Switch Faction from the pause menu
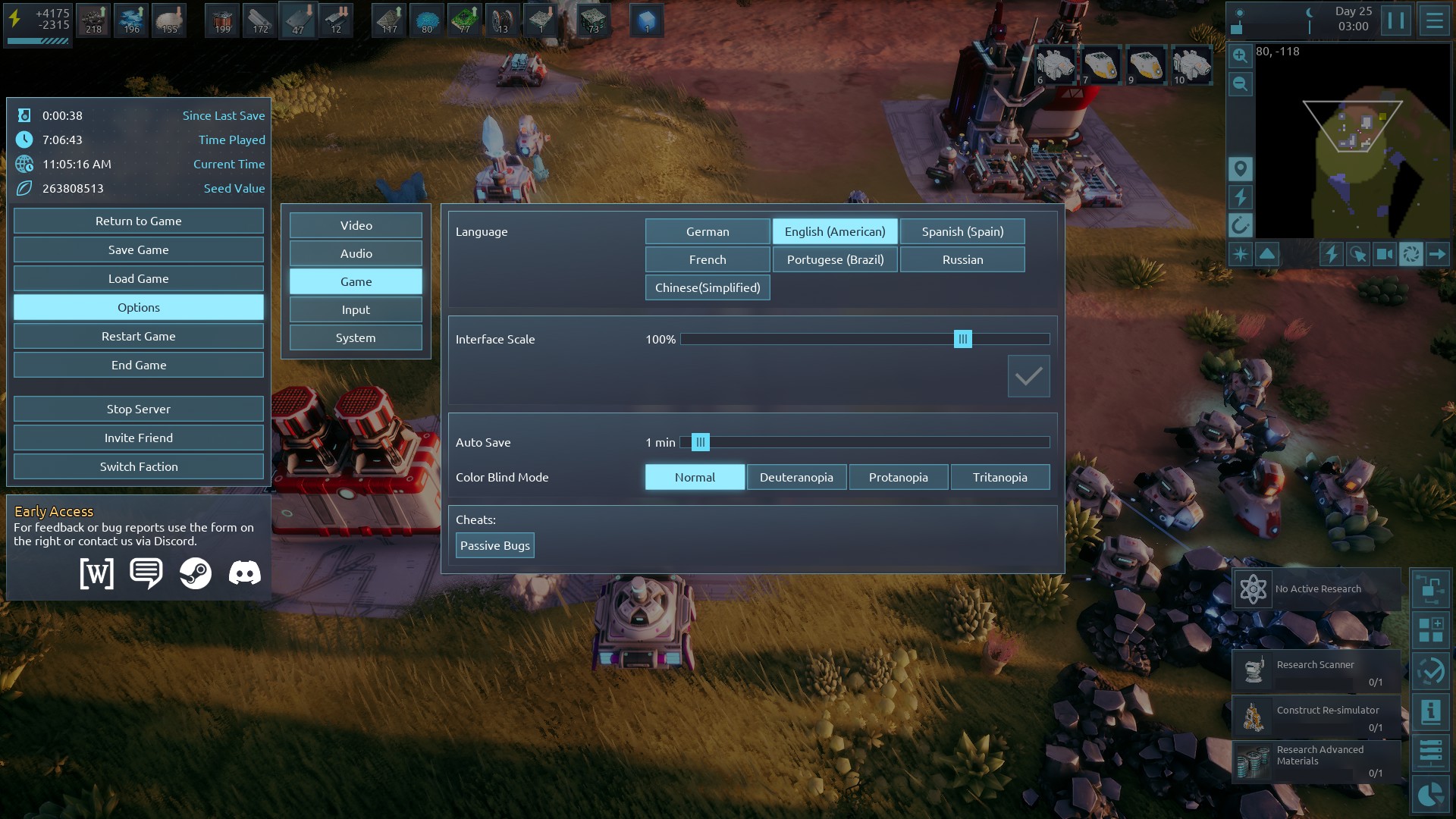The width and height of the screenshot is (1456, 819). coord(138,466)
